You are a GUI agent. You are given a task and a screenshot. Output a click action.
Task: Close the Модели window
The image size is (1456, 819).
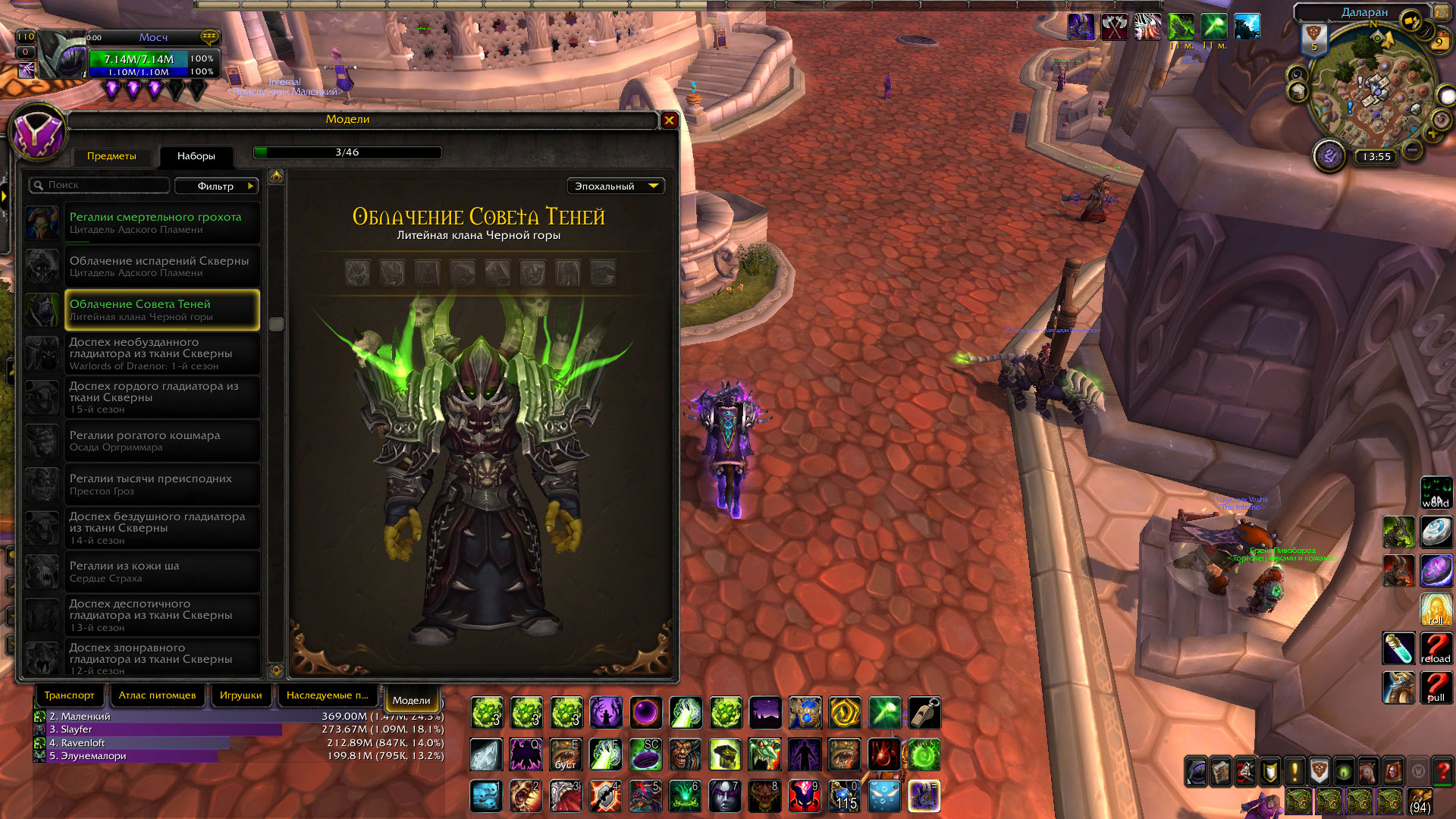(669, 120)
